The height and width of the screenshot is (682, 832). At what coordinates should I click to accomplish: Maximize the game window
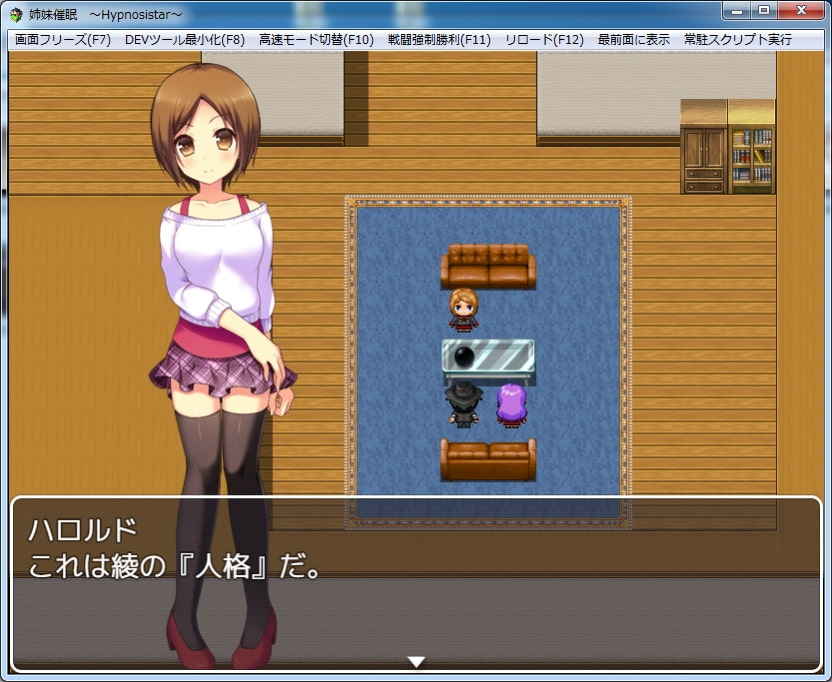click(x=763, y=10)
